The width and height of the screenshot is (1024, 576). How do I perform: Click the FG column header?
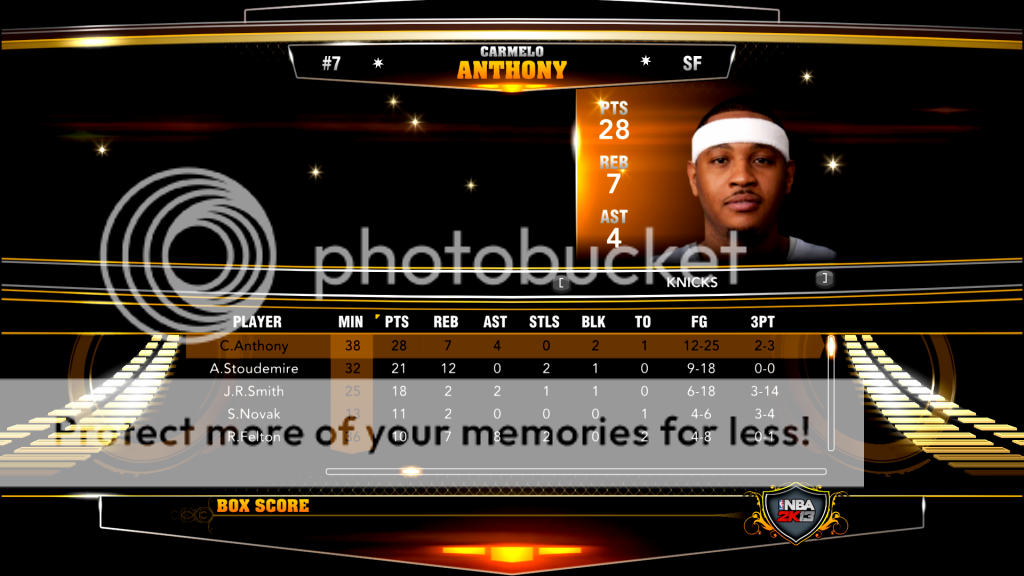point(700,322)
